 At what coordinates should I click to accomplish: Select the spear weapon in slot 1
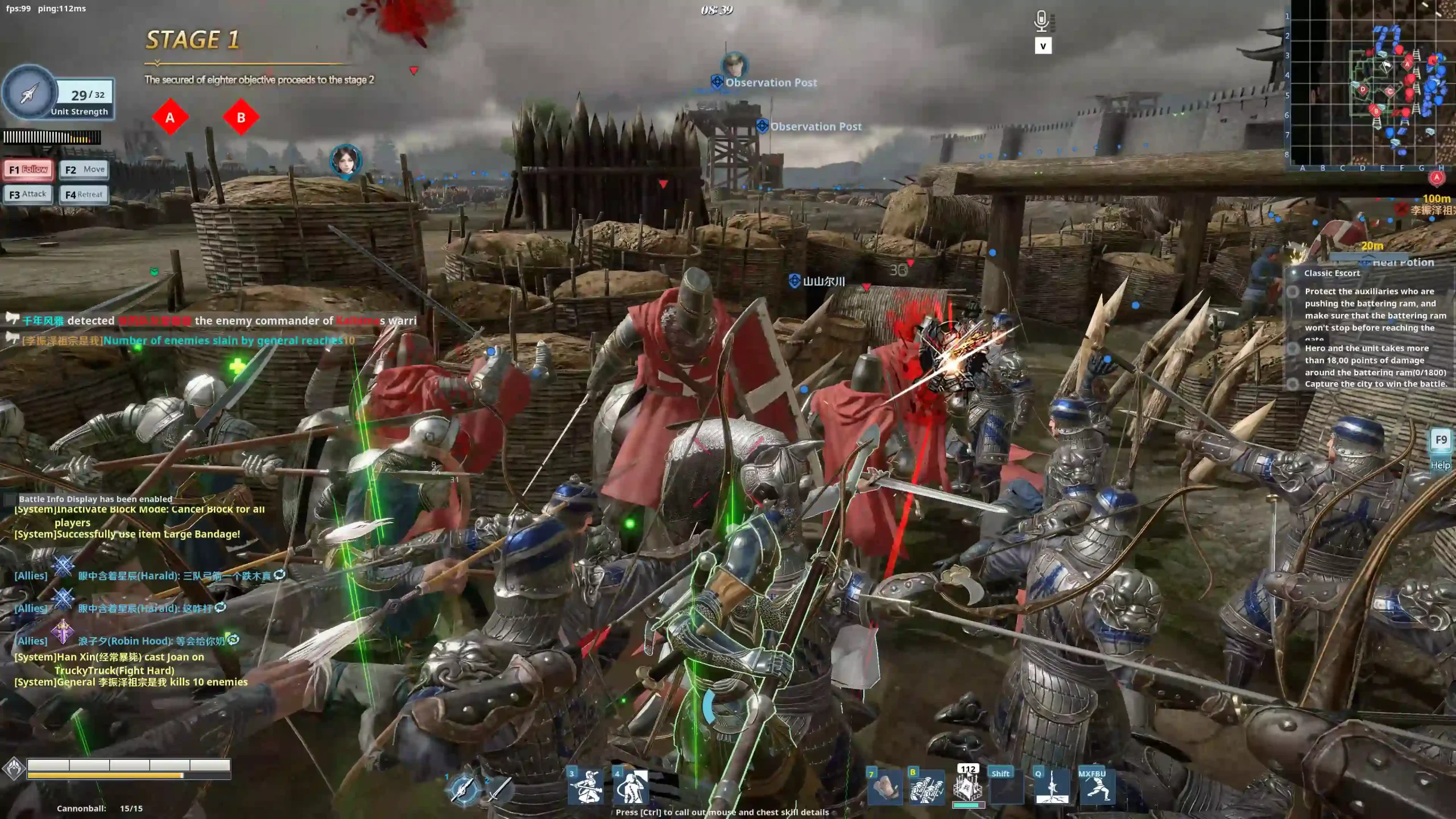pos(464,788)
